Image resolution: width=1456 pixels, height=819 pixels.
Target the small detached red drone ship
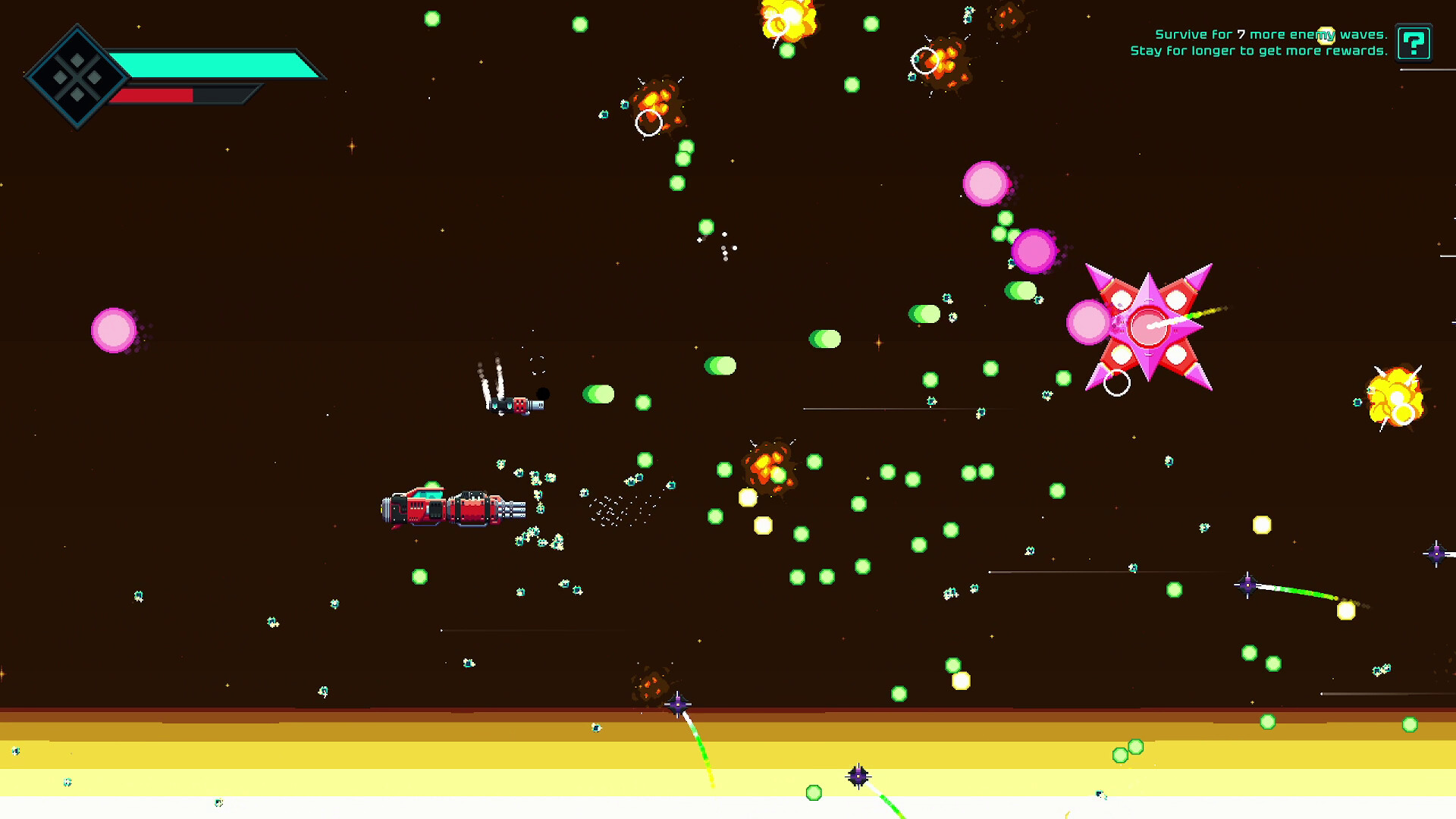tap(519, 406)
